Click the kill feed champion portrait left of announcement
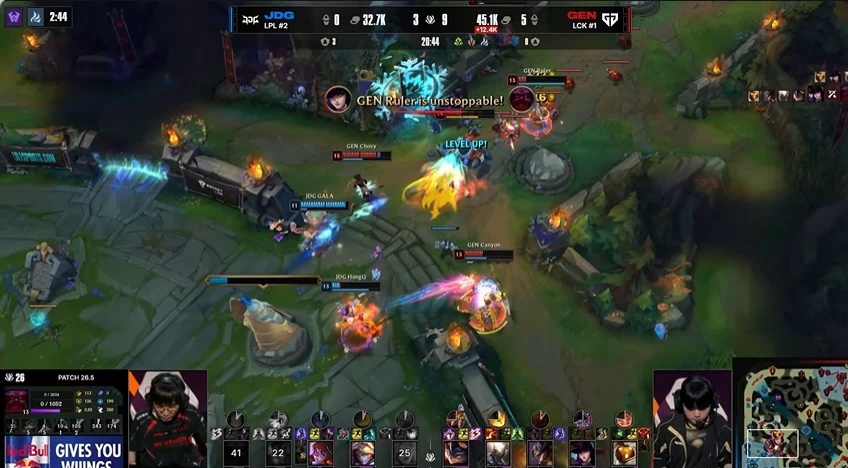Viewport: 848px width, 468px height. (x=338, y=99)
